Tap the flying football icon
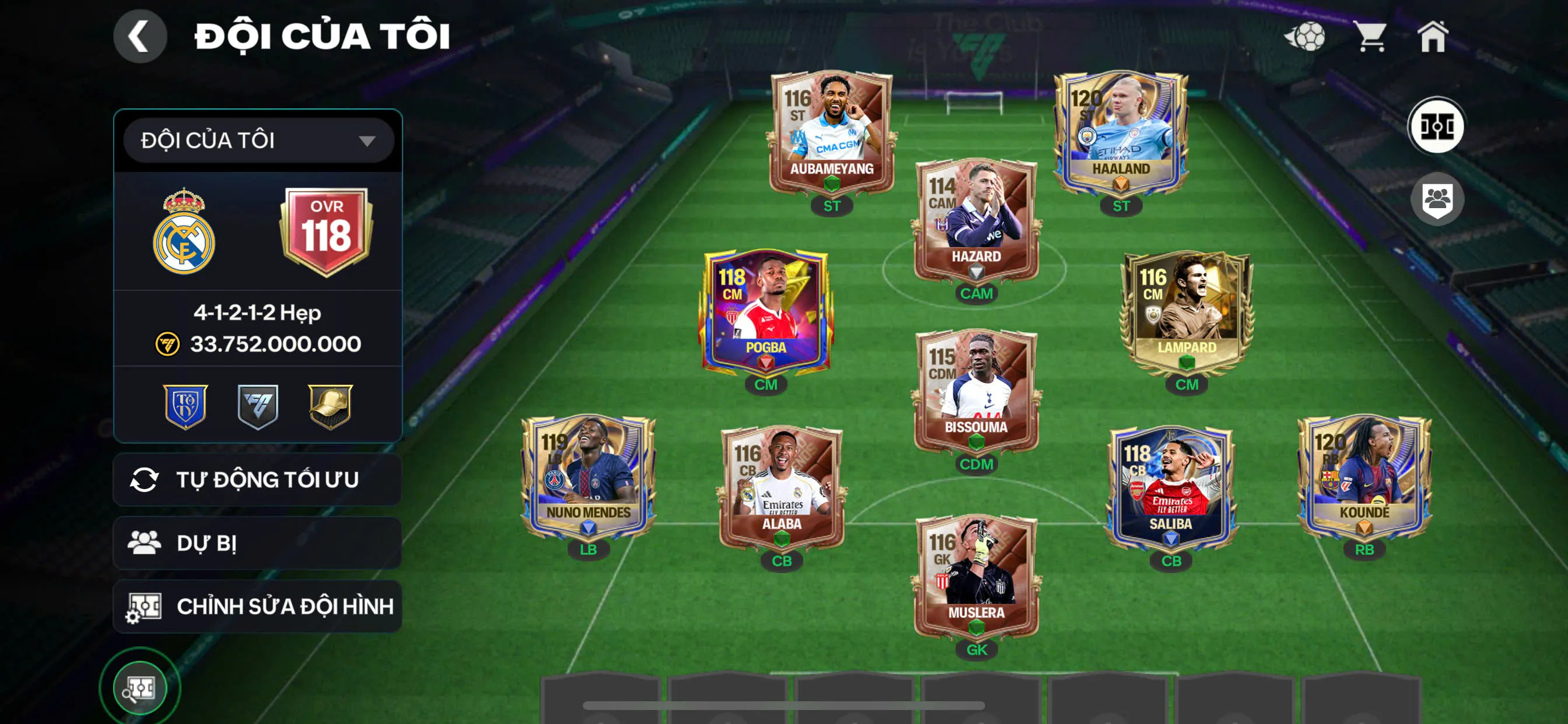Image resolution: width=1568 pixels, height=724 pixels. click(x=1305, y=37)
